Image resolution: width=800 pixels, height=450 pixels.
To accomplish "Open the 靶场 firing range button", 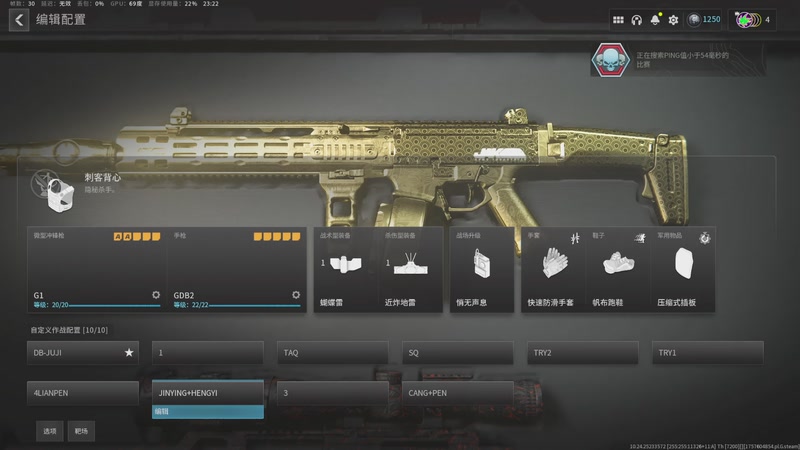I will pyautogui.click(x=82, y=431).
